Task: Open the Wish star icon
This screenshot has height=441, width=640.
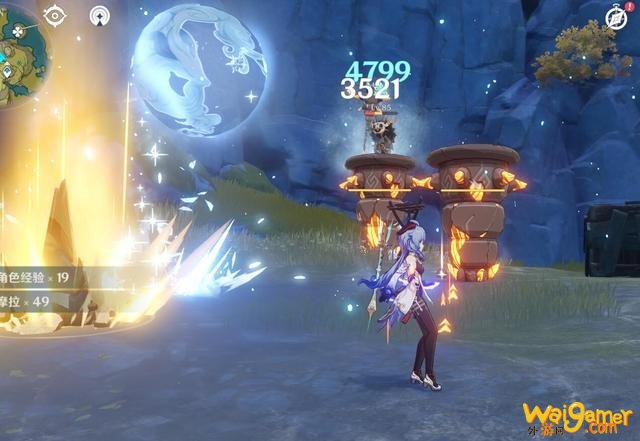Action: point(100,16)
